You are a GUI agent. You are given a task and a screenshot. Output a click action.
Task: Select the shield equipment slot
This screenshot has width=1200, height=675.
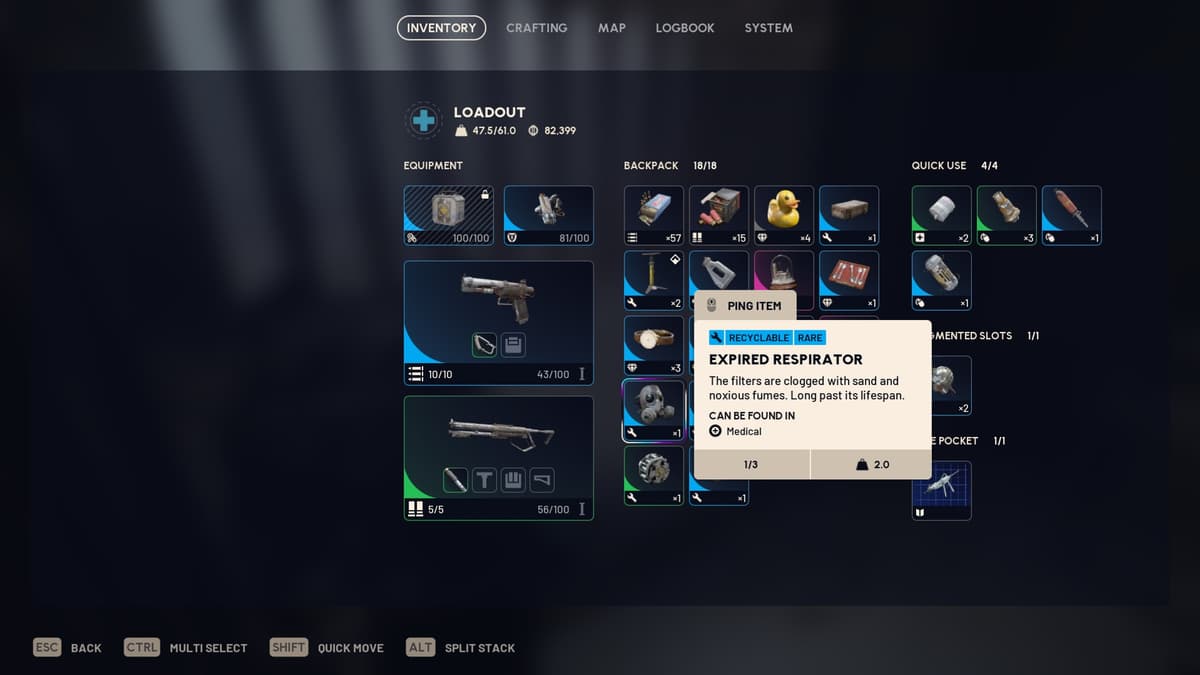[548, 215]
